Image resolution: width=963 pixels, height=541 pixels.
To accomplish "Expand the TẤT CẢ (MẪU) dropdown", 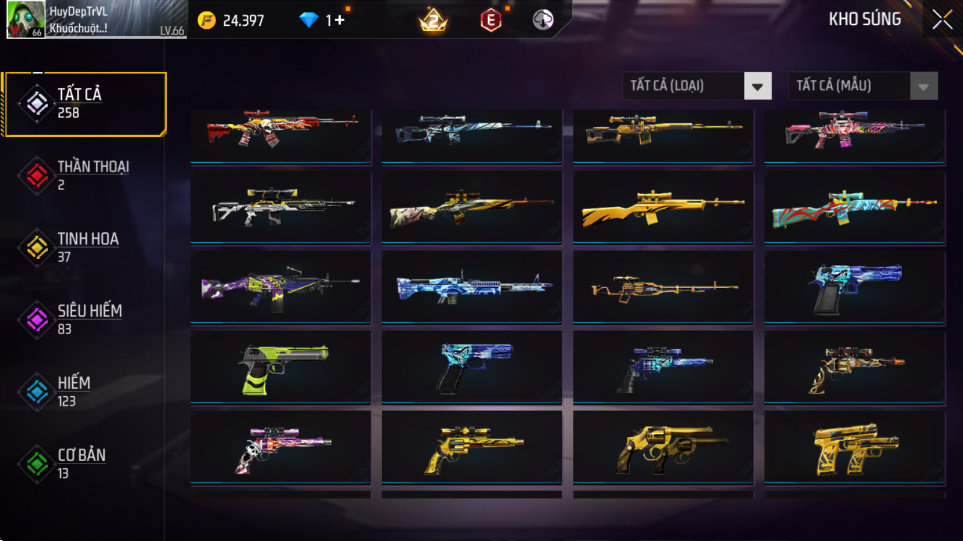I will pos(863,86).
